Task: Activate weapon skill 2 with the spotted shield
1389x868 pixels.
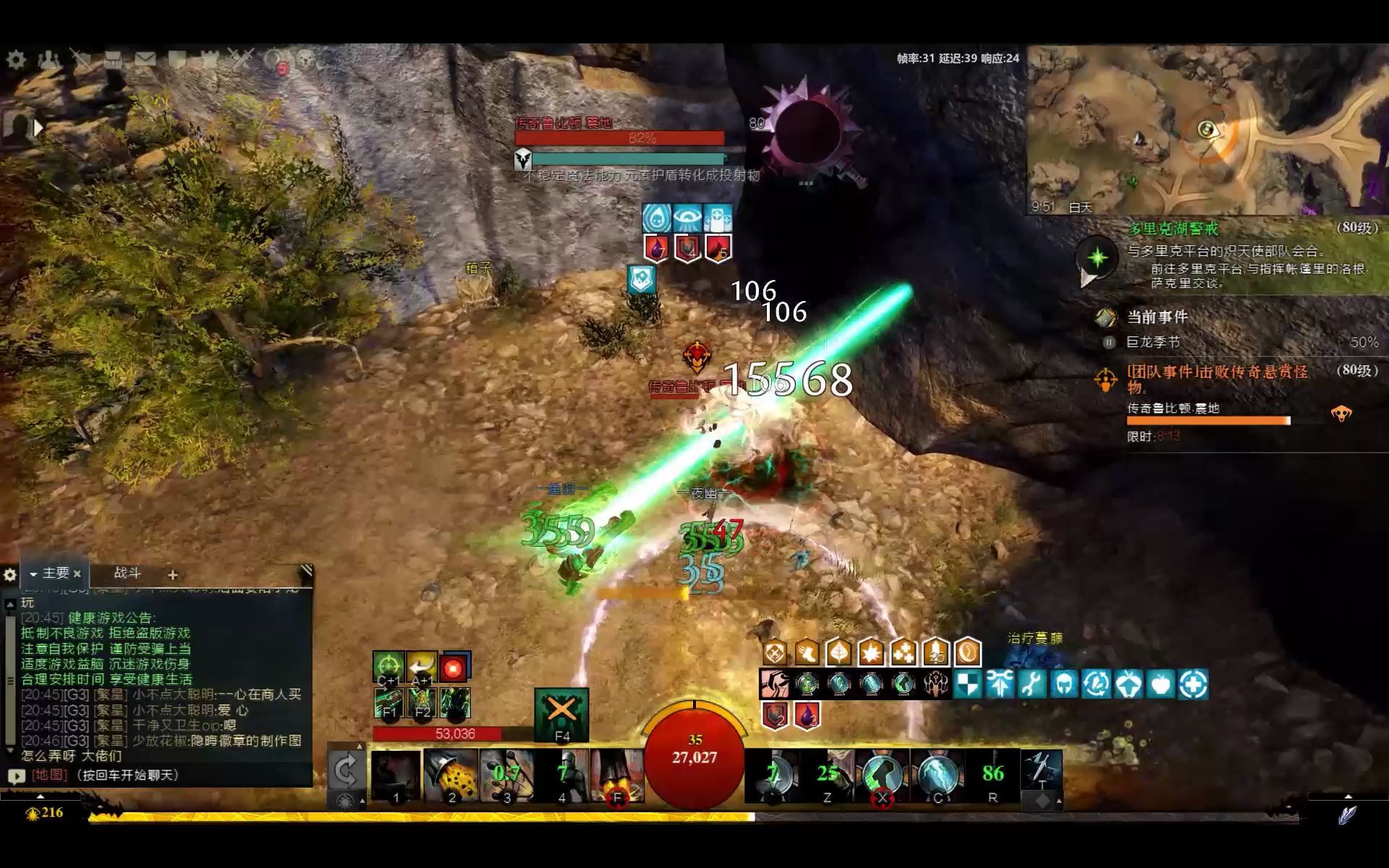Action: 451,776
